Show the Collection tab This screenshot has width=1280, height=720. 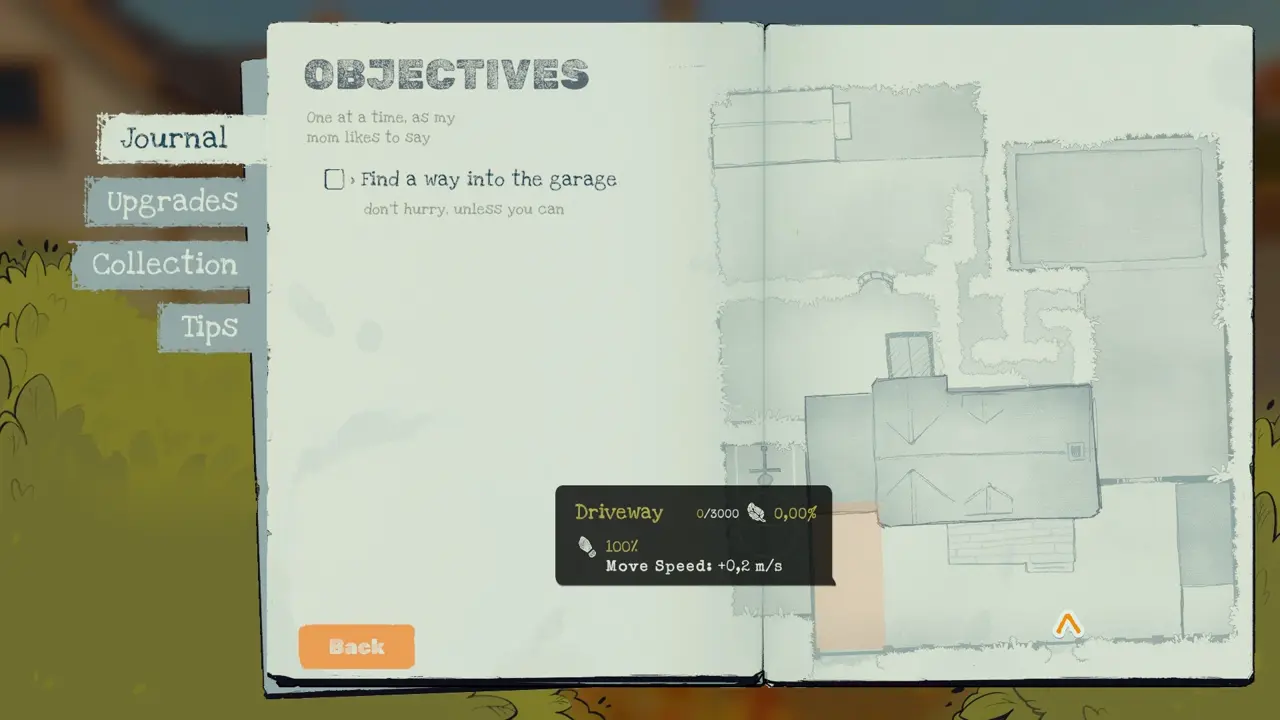tap(165, 265)
